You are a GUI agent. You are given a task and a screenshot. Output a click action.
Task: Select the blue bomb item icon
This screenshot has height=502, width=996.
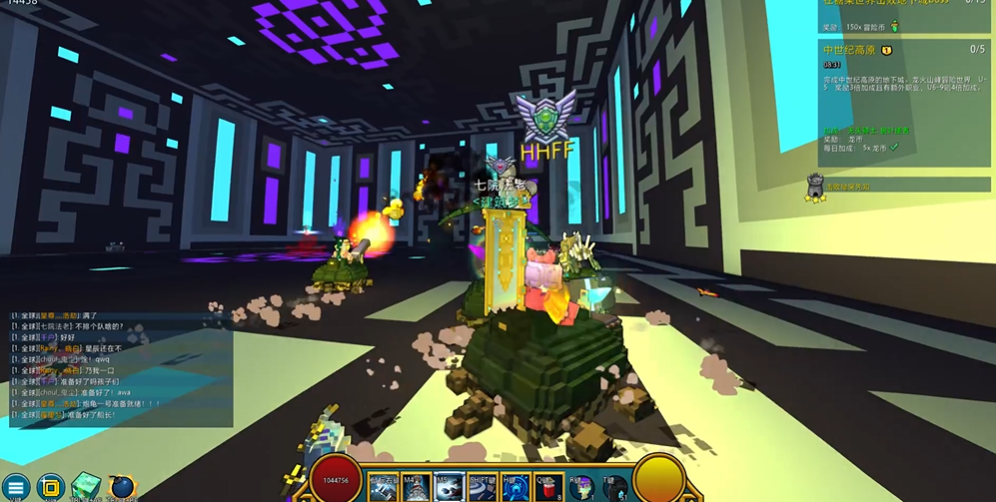122,487
